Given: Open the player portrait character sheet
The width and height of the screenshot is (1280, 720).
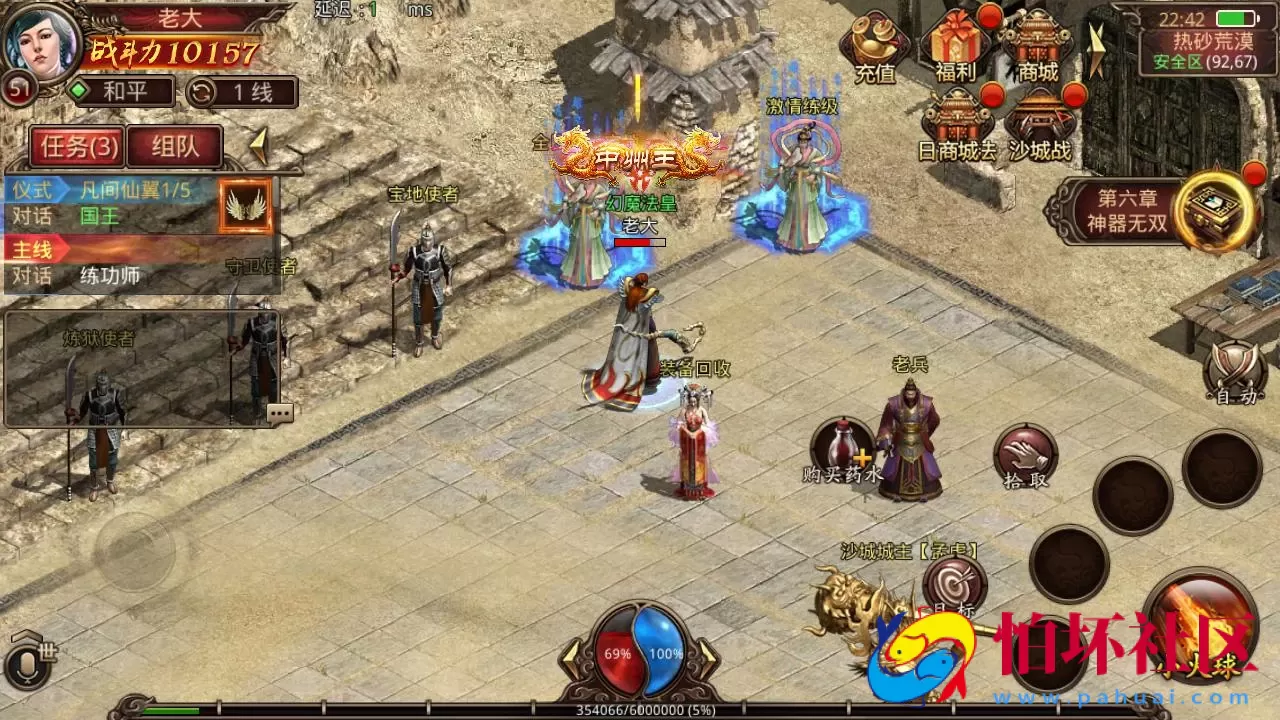Looking at the screenshot, I should 40,42.
